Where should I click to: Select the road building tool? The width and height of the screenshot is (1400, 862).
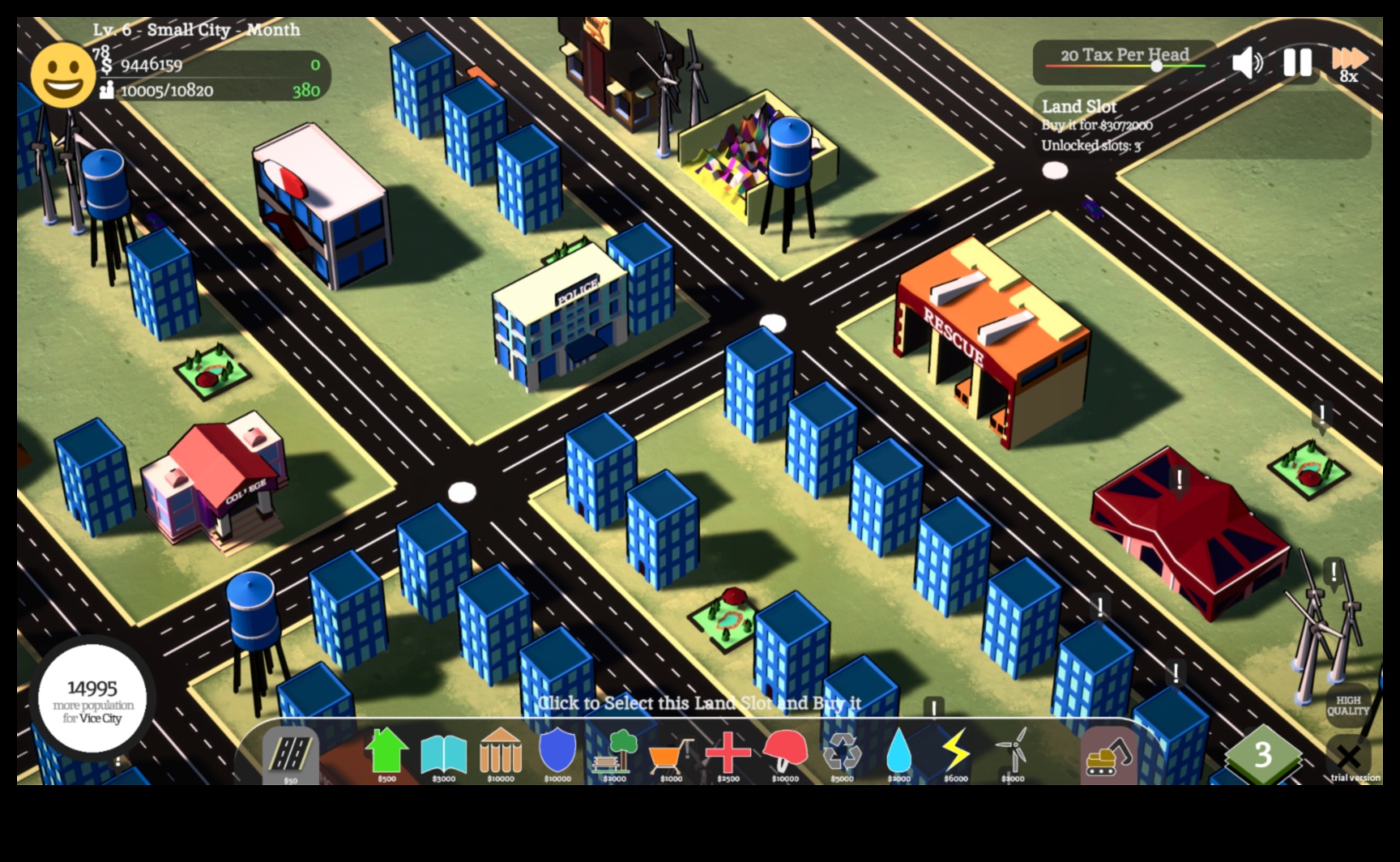[290, 754]
